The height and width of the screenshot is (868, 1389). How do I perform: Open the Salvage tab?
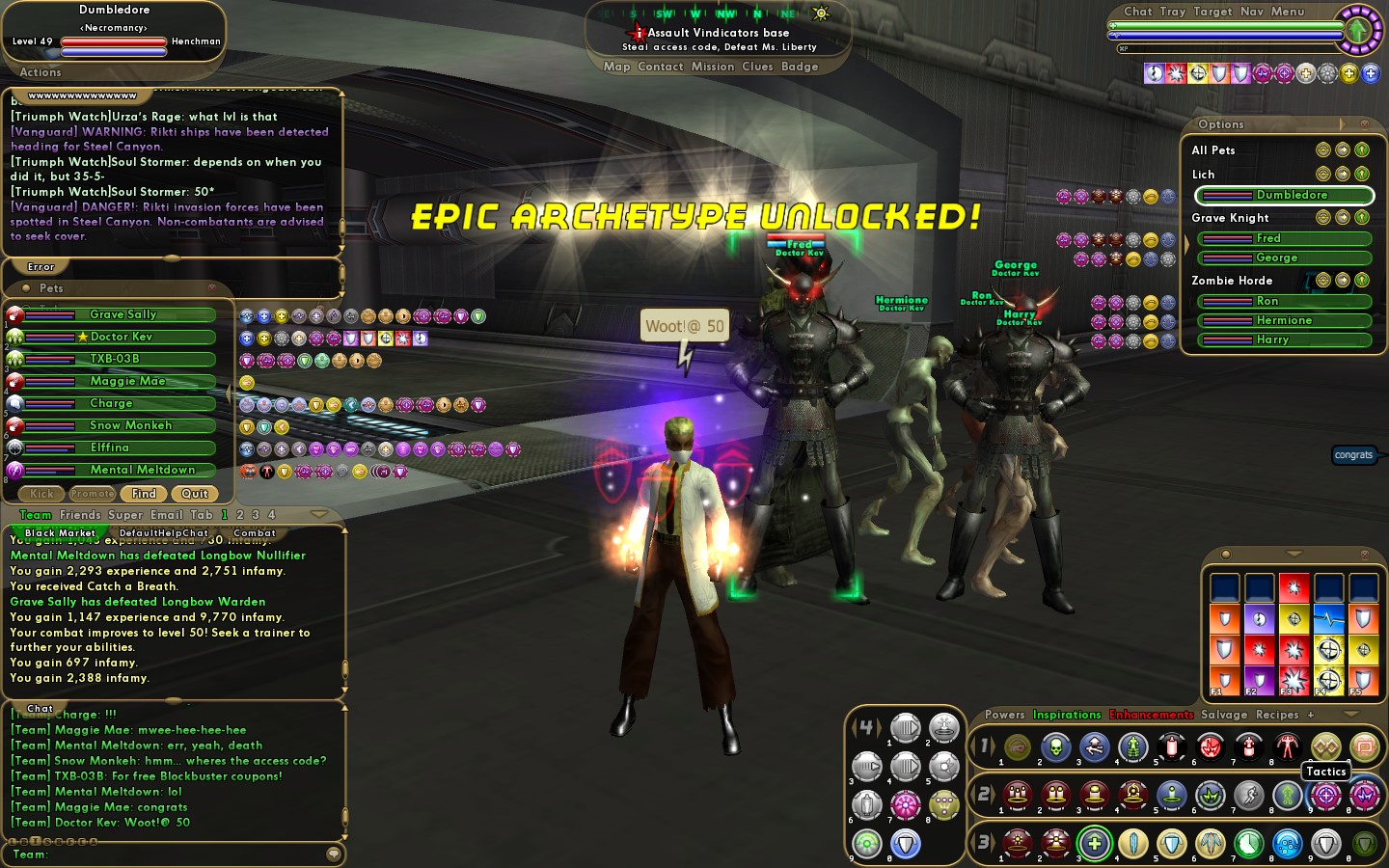[1224, 715]
